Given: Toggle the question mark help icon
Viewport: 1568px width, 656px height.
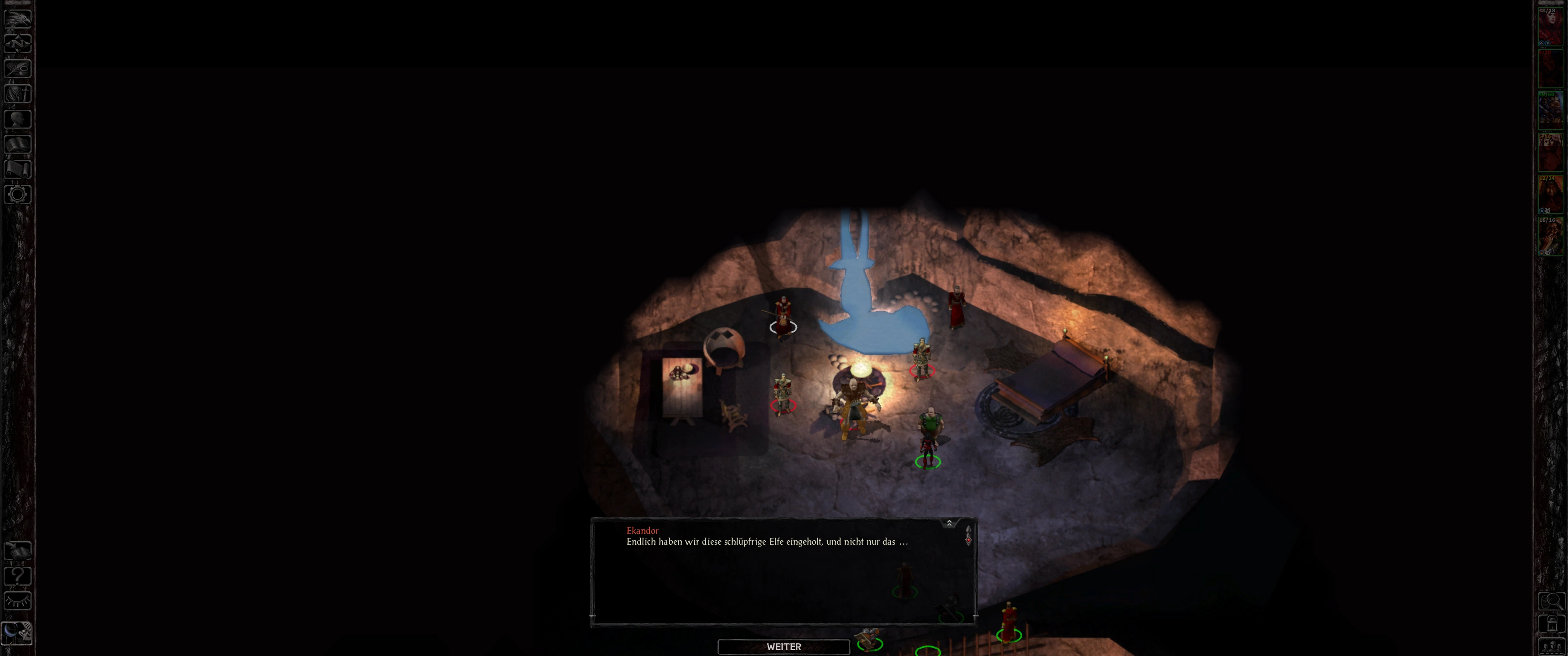Looking at the screenshot, I should (x=18, y=576).
